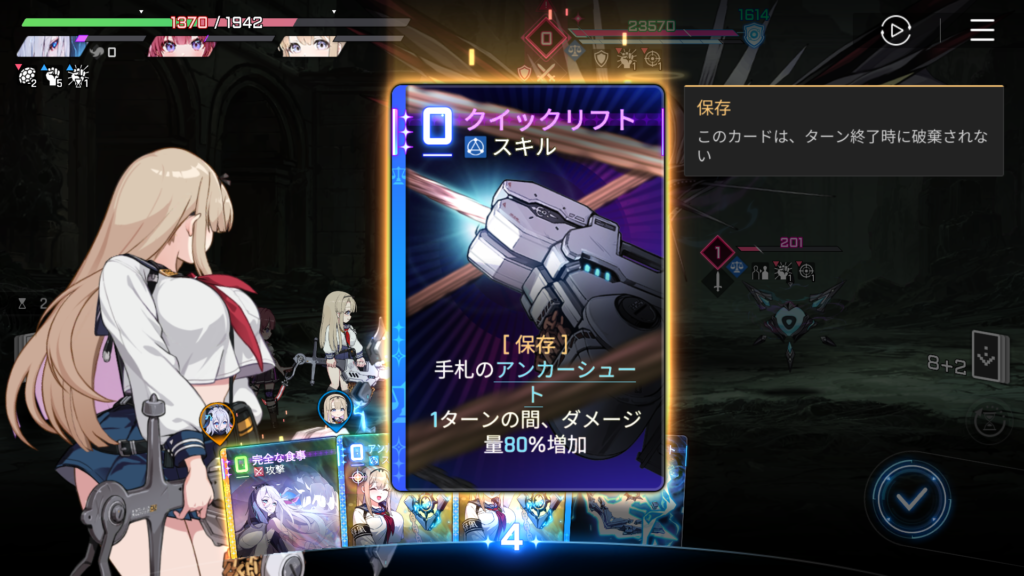Viewport: 1024px width, 576px height.
Task: Confirm with the blue checkmark button
Action: click(x=908, y=498)
